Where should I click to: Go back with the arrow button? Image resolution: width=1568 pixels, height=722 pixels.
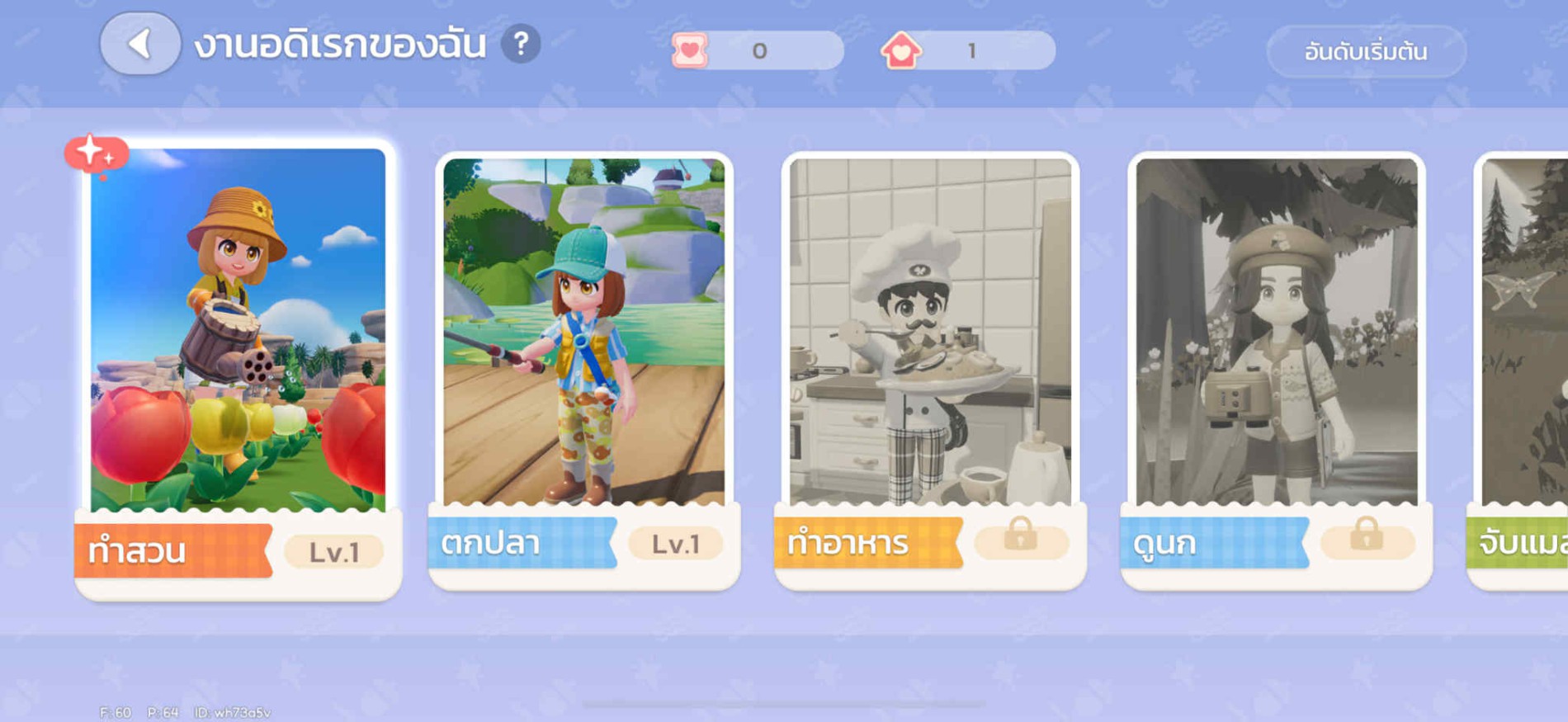(x=140, y=45)
